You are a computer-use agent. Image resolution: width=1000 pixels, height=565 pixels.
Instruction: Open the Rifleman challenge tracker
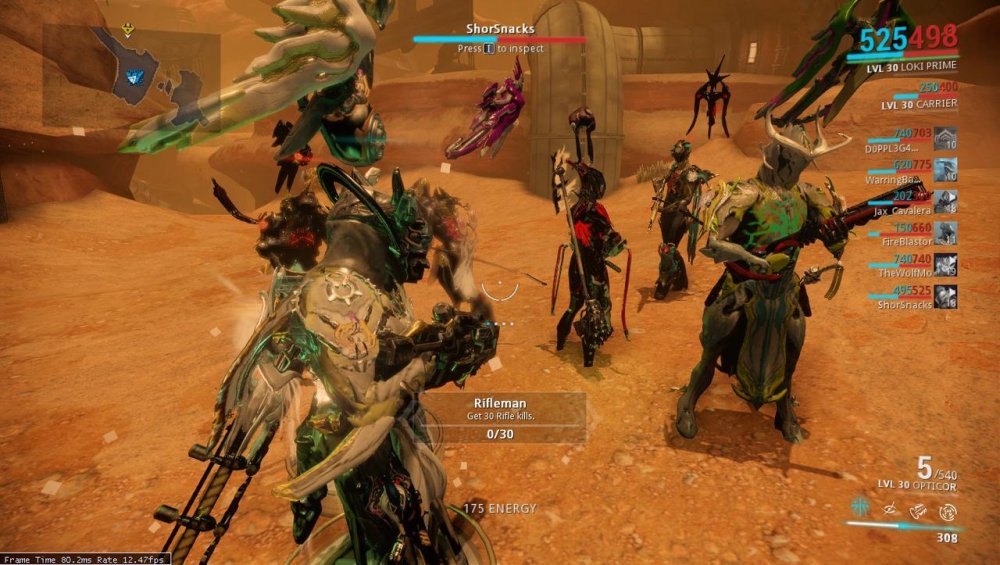point(500,417)
